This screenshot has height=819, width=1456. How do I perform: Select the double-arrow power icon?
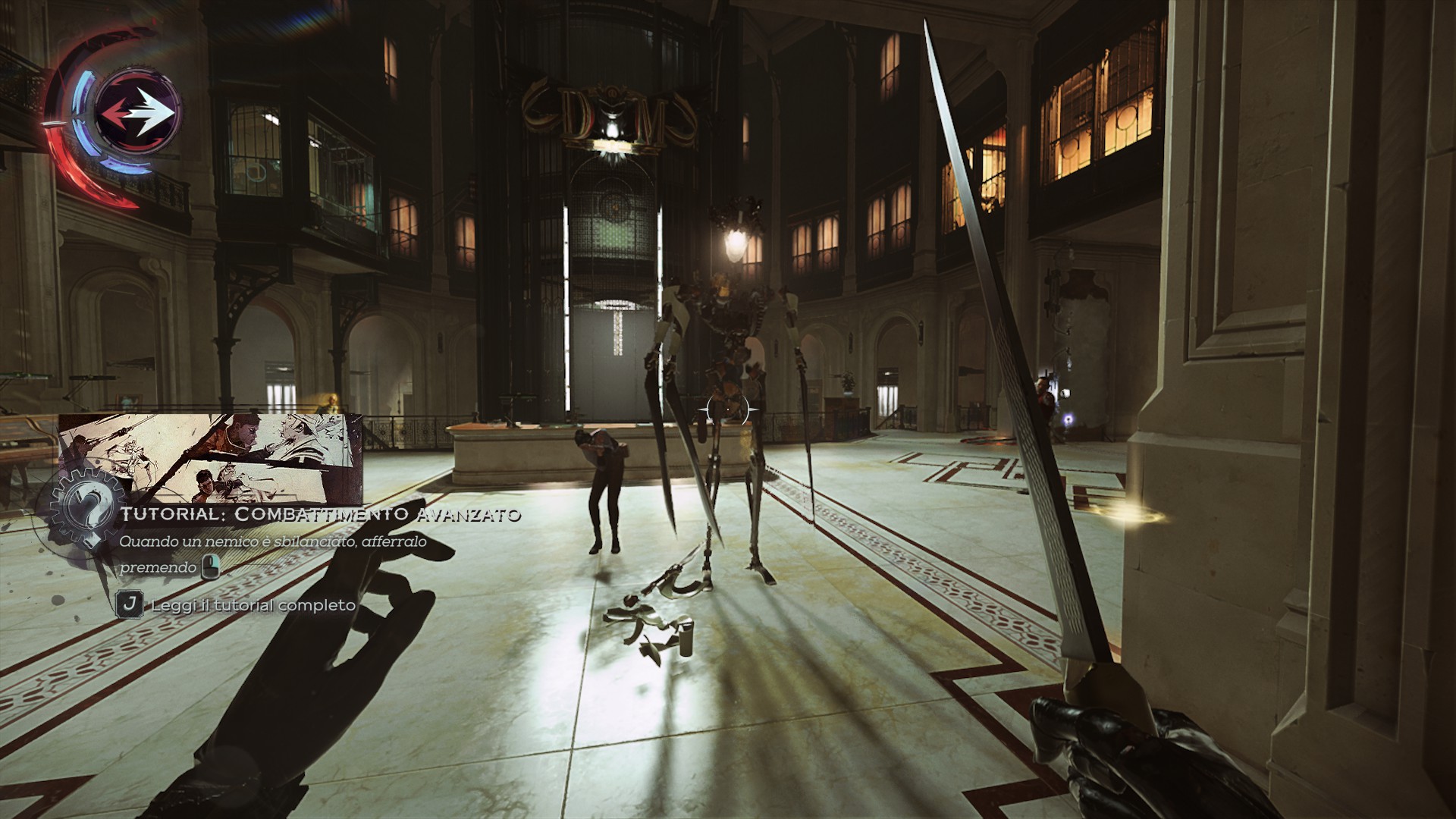(140, 111)
